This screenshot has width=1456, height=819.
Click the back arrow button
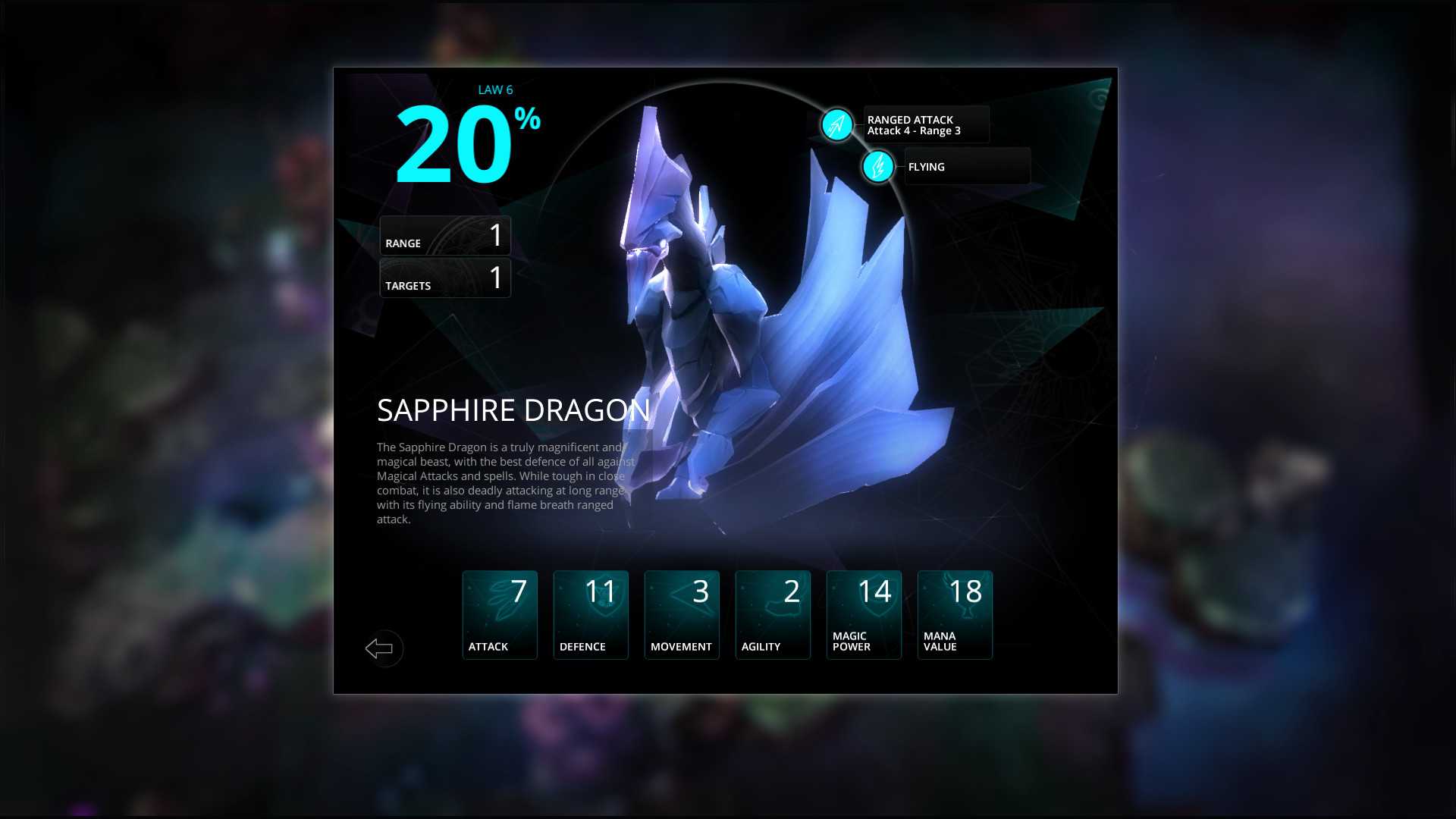click(383, 648)
